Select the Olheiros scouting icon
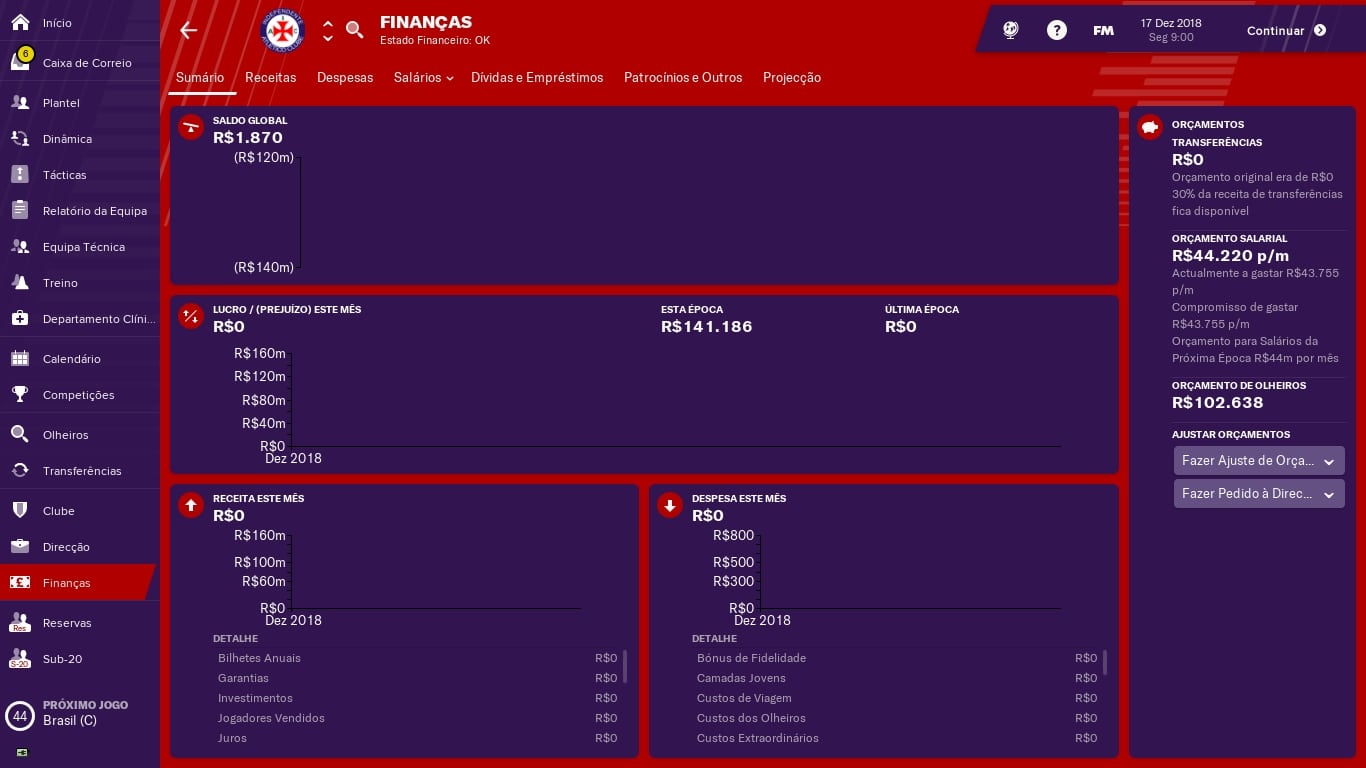The image size is (1366, 768). coord(20,435)
